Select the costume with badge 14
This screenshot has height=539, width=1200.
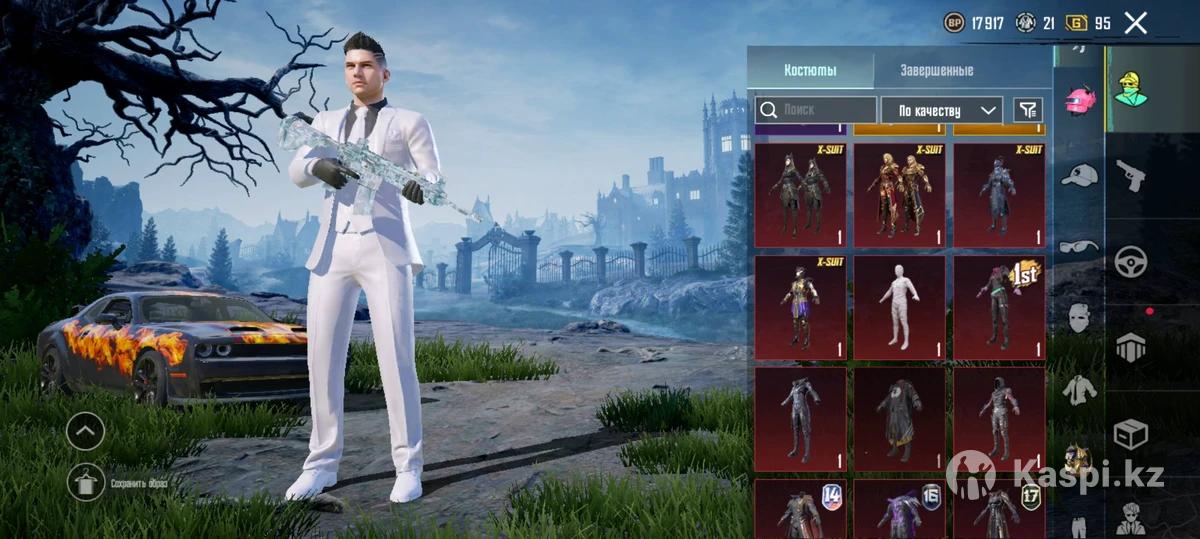(x=800, y=509)
